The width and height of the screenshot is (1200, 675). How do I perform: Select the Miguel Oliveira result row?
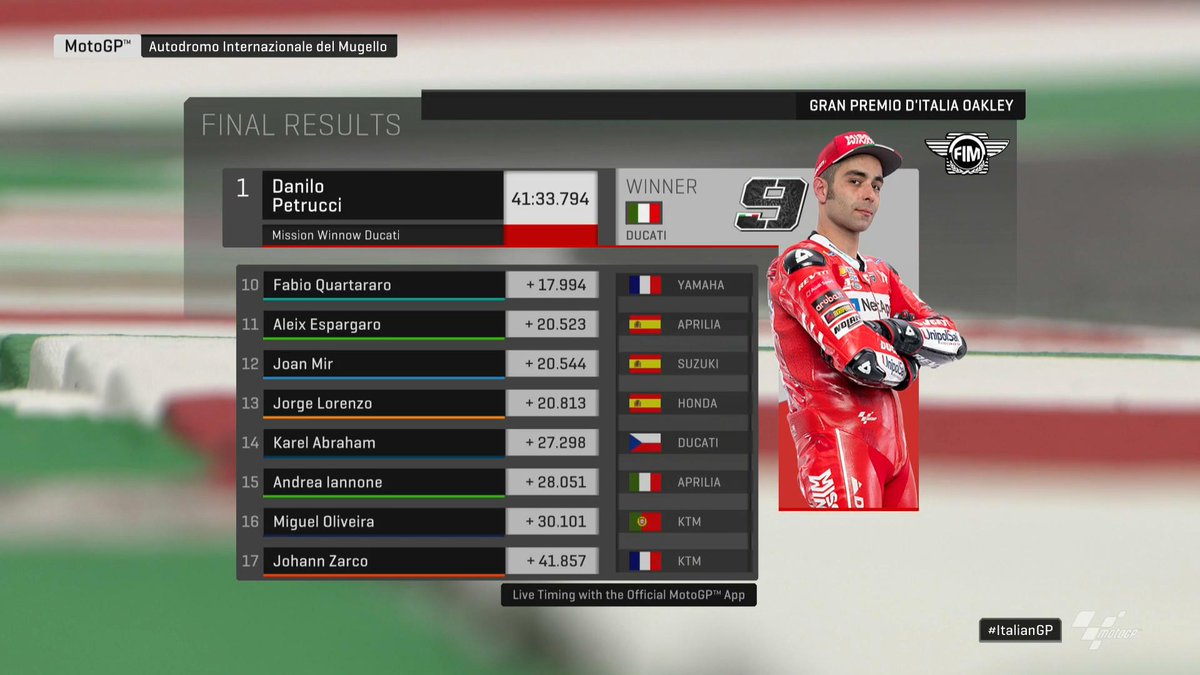click(383, 522)
